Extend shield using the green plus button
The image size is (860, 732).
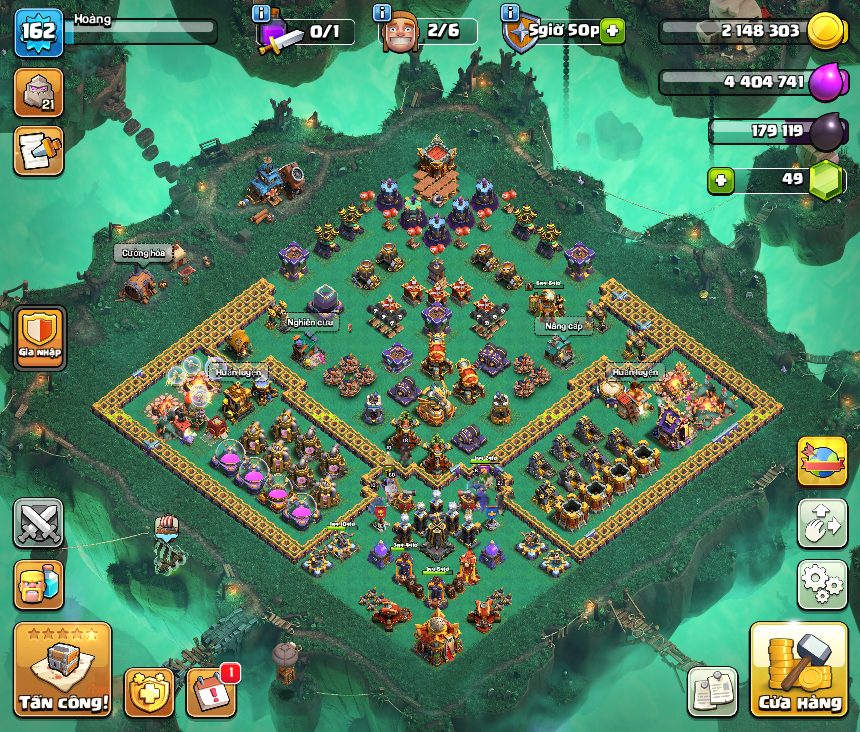[612, 31]
